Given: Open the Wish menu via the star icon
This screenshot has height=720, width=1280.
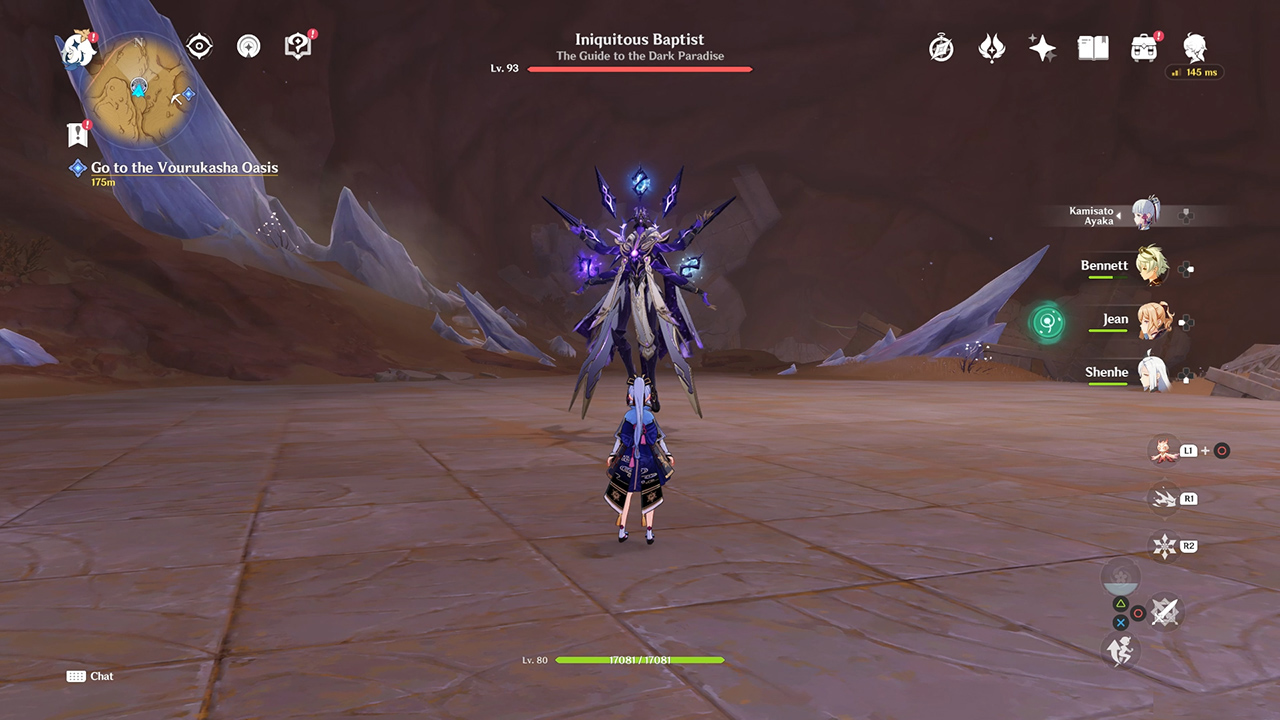Looking at the screenshot, I should pyautogui.click(x=1041, y=46).
